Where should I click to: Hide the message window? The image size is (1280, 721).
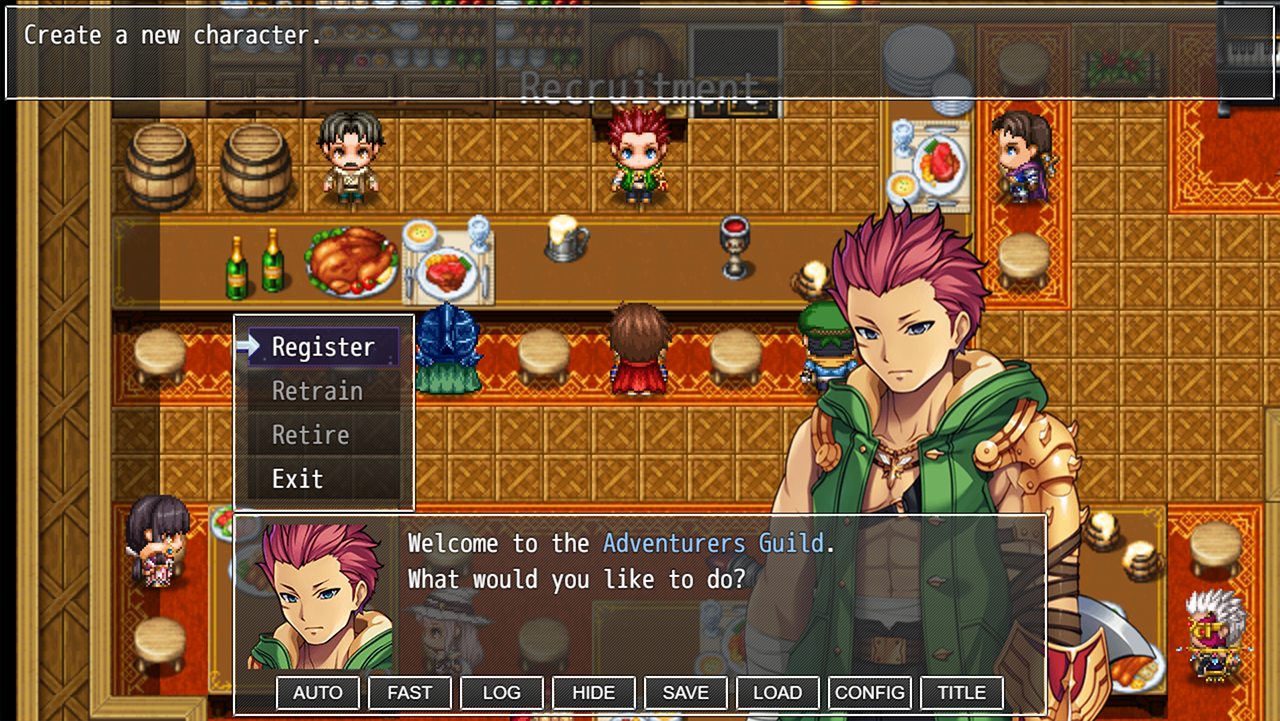pos(594,692)
